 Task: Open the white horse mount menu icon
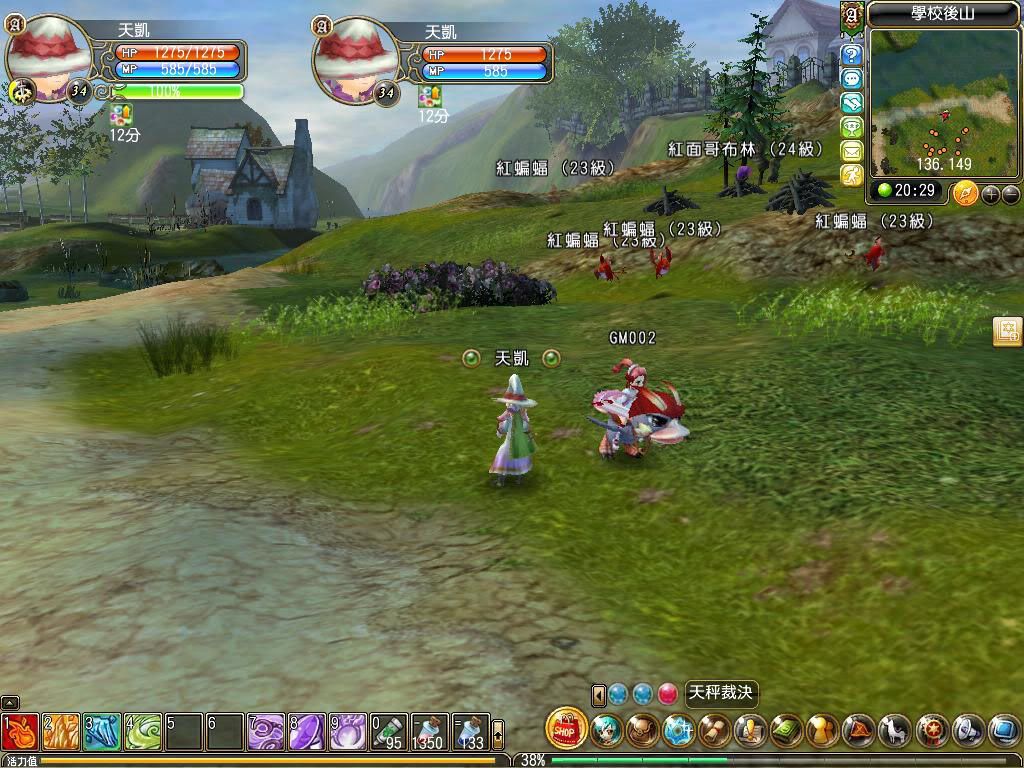[x=895, y=730]
